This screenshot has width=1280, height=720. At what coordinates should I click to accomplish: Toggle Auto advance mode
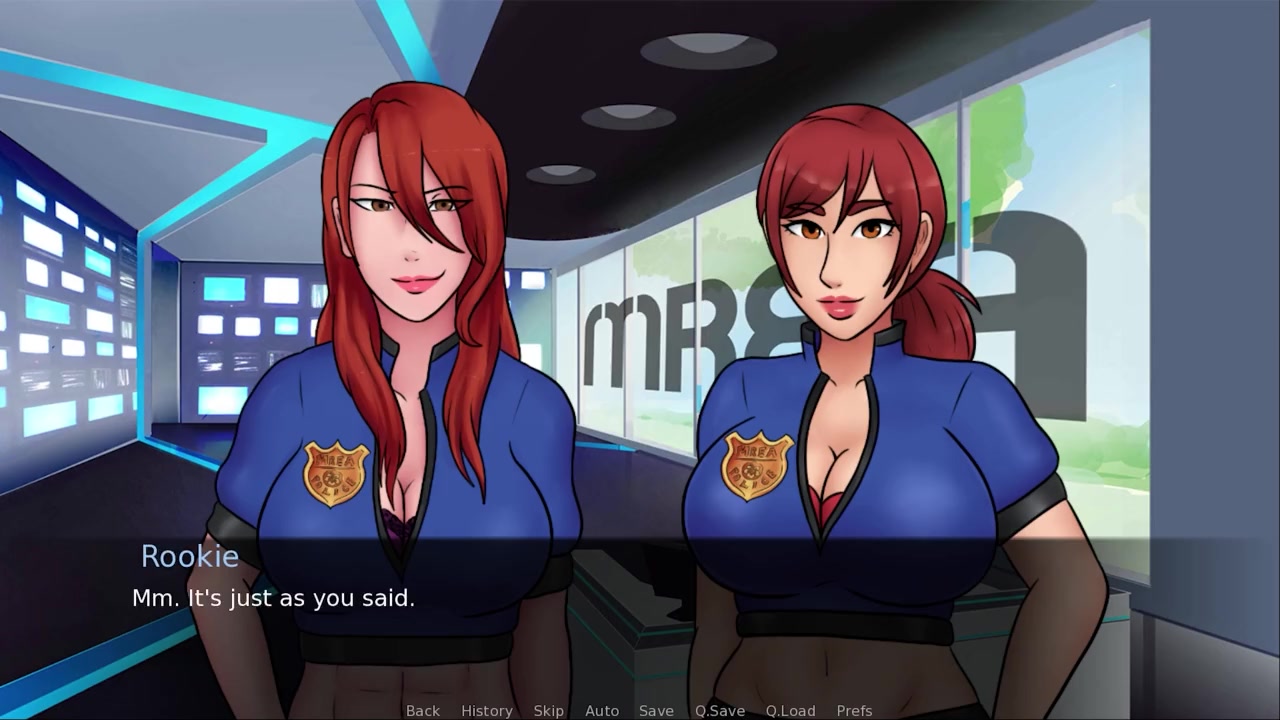pos(601,710)
